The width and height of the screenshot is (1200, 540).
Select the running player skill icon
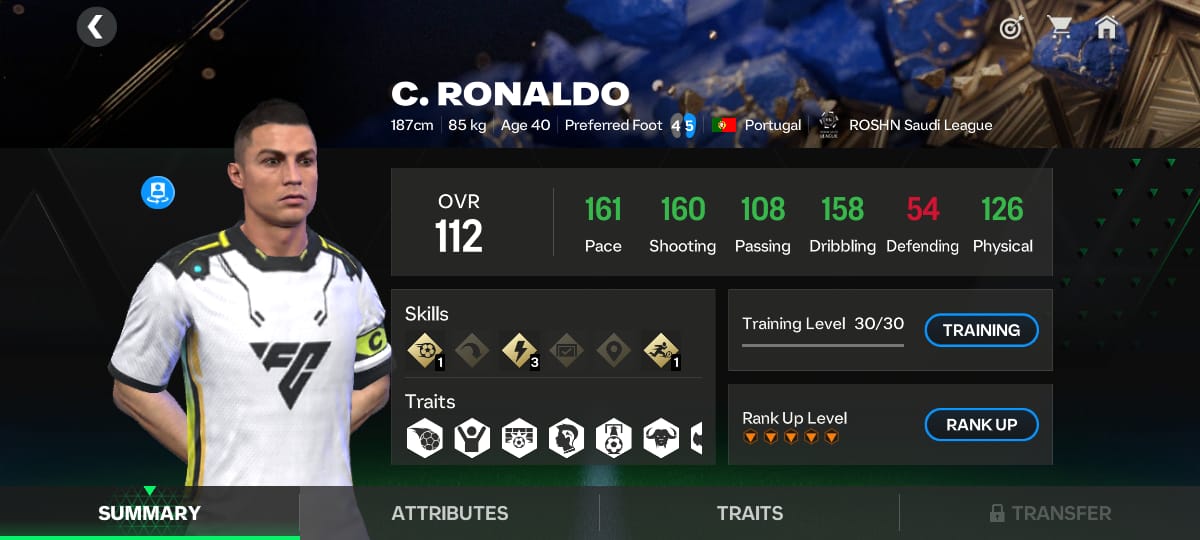661,350
